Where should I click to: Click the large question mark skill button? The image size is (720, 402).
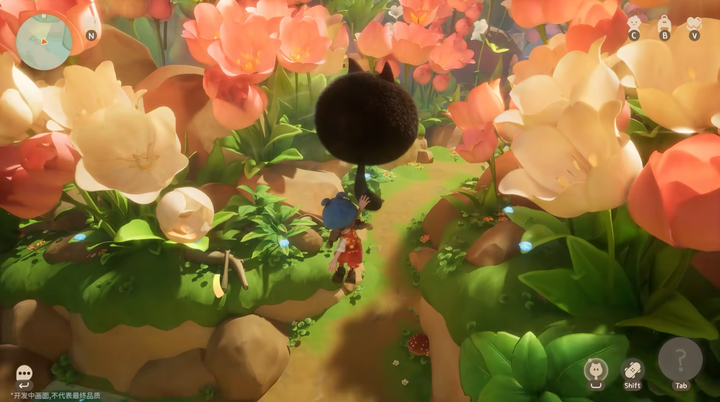pyautogui.click(x=680, y=360)
